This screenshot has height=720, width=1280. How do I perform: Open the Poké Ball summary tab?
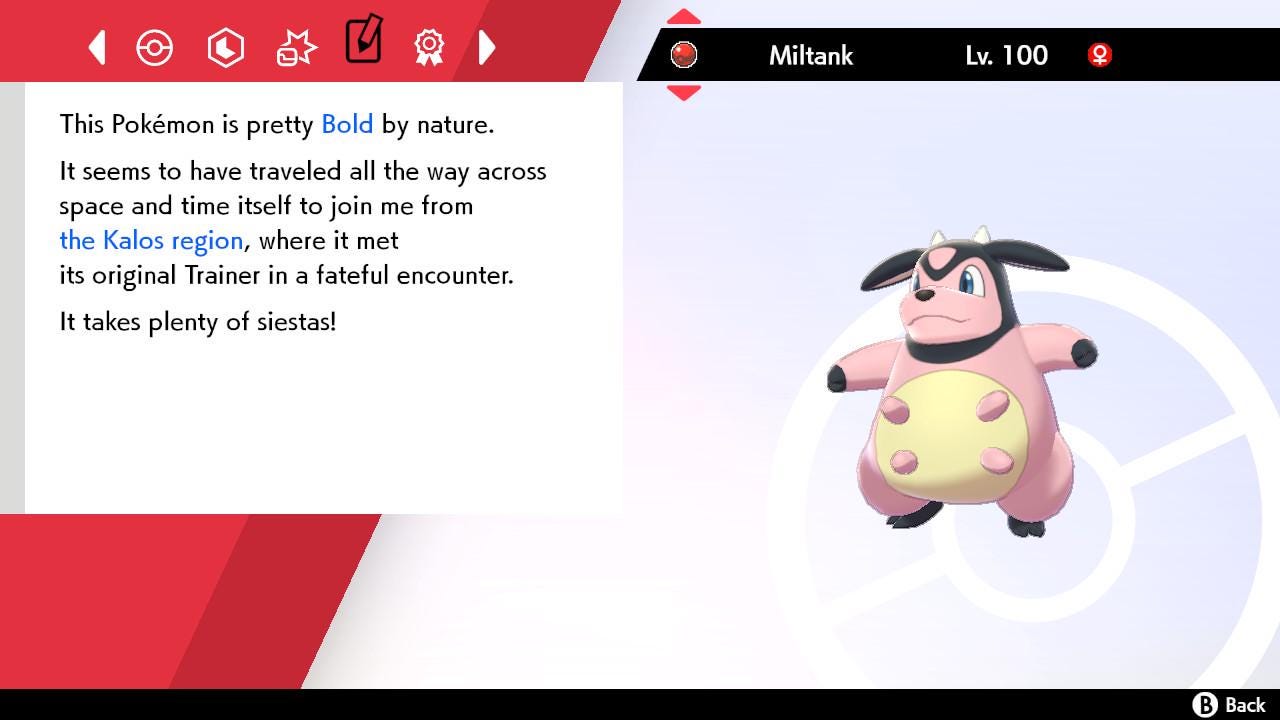click(154, 47)
